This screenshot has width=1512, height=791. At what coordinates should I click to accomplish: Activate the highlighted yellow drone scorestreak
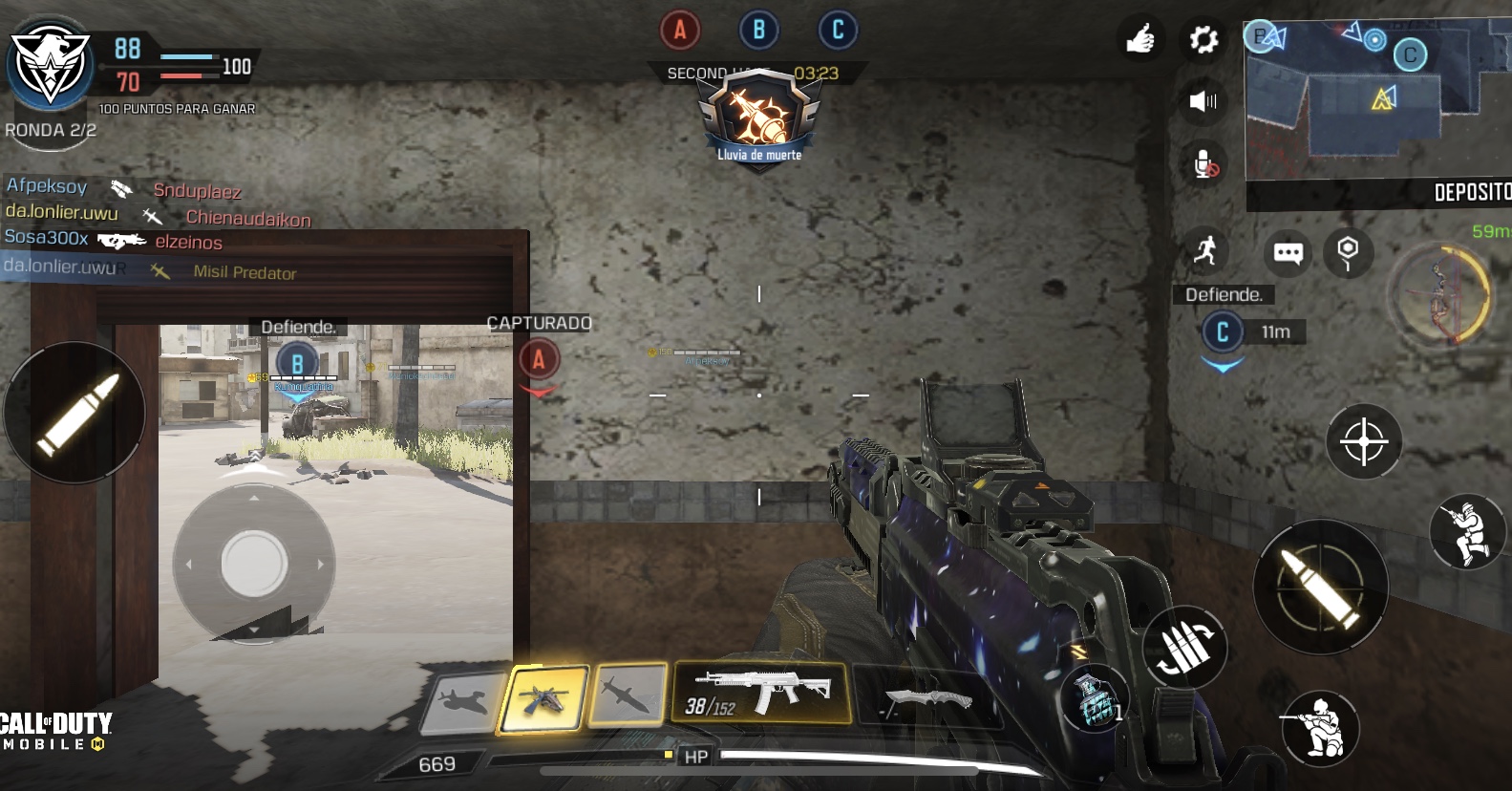pos(544,699)
